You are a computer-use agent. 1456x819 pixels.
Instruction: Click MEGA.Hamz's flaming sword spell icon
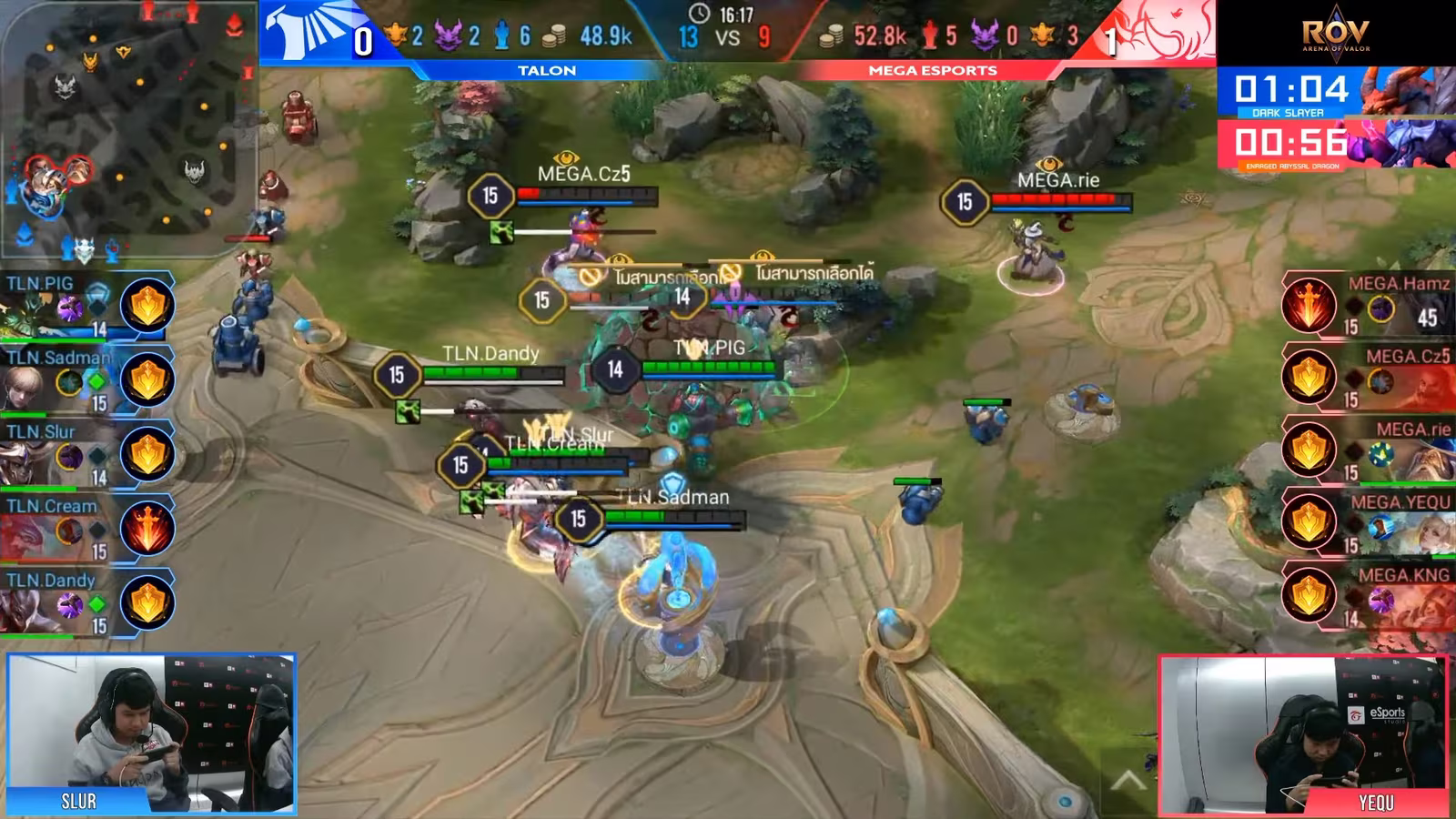1309,304
